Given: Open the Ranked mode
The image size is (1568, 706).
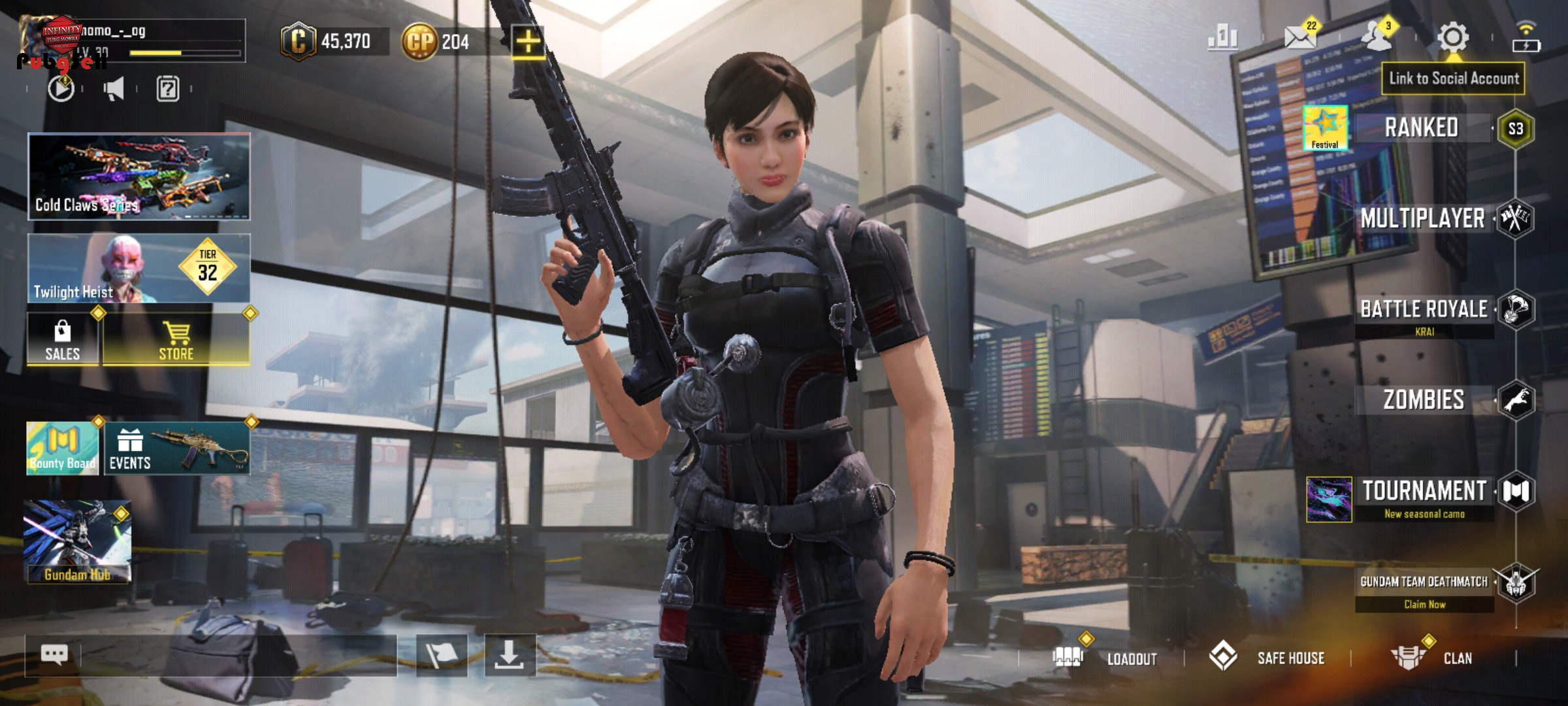Looking at the screenshot, I should pos(1422,128).
